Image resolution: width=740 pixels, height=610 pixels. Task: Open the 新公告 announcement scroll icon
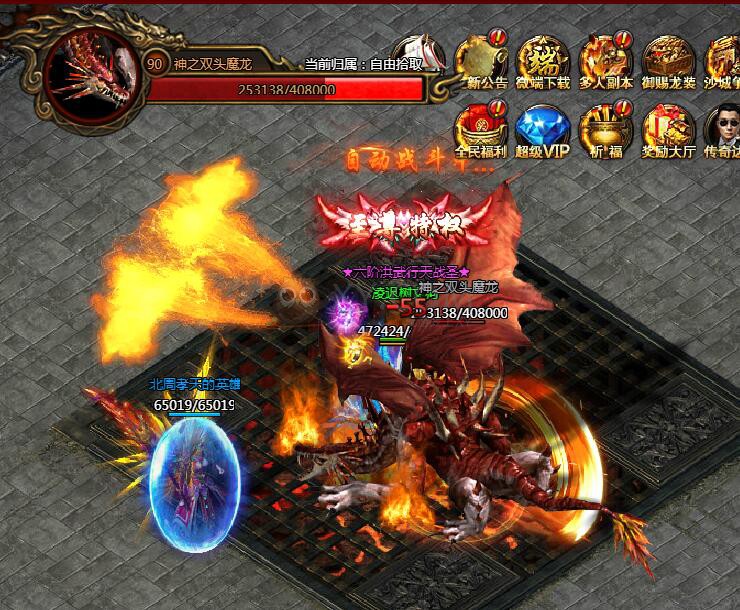click(480, 62)
